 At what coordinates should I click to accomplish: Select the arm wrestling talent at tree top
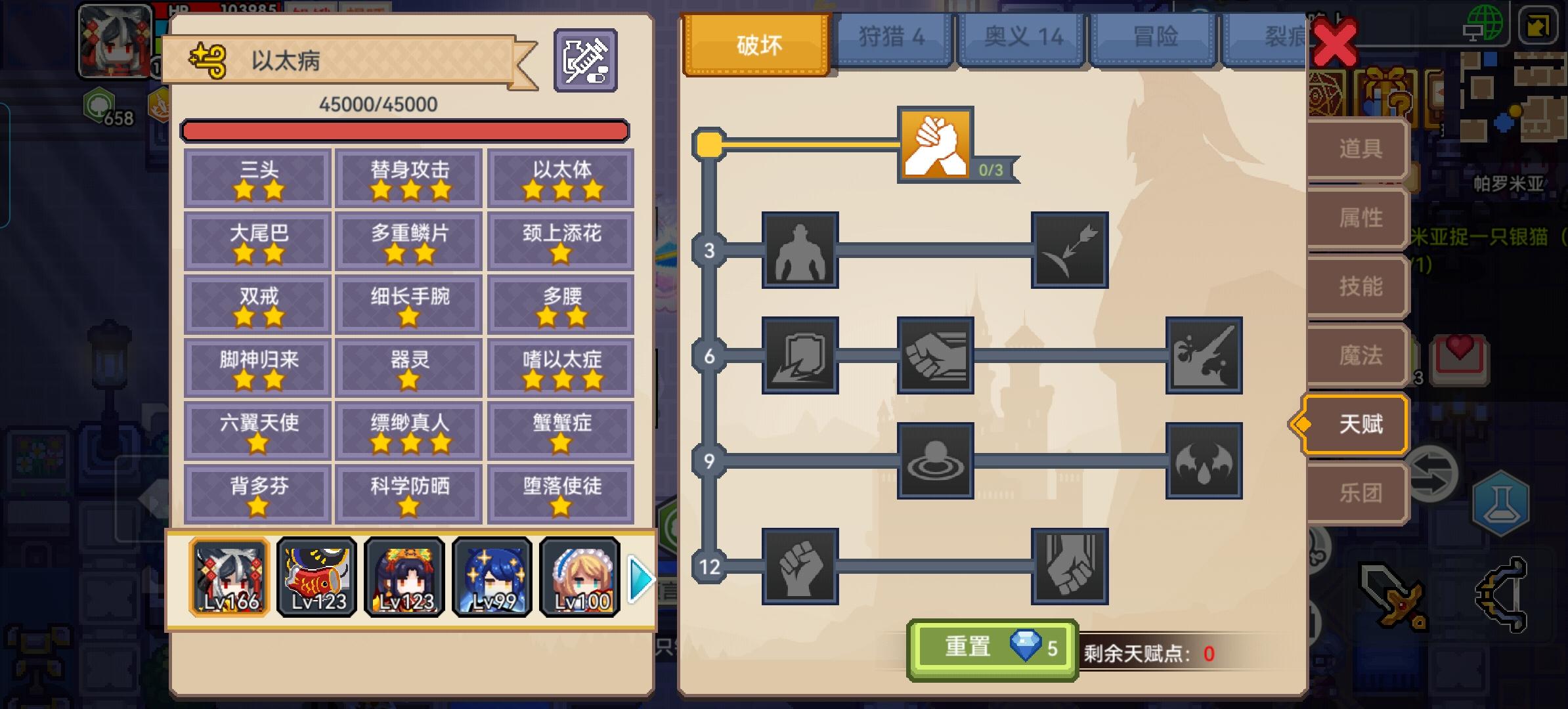pos(936,148)
